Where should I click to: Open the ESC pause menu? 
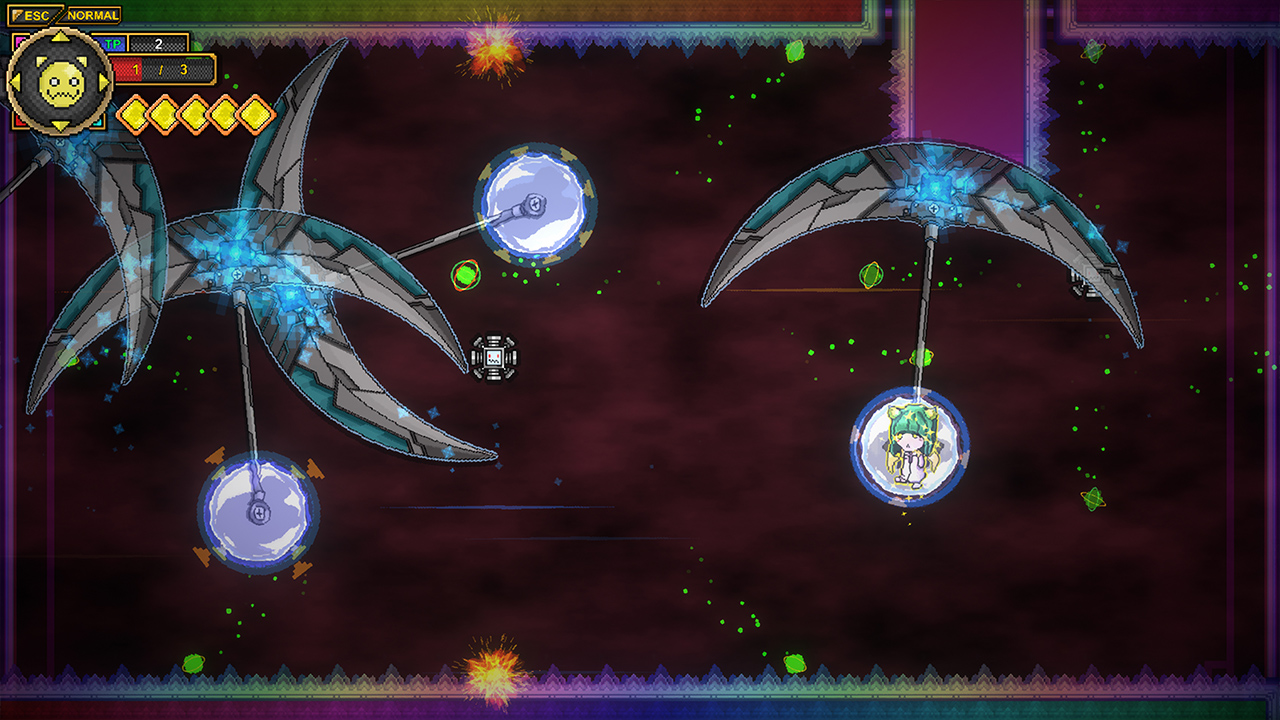(36, 14)
